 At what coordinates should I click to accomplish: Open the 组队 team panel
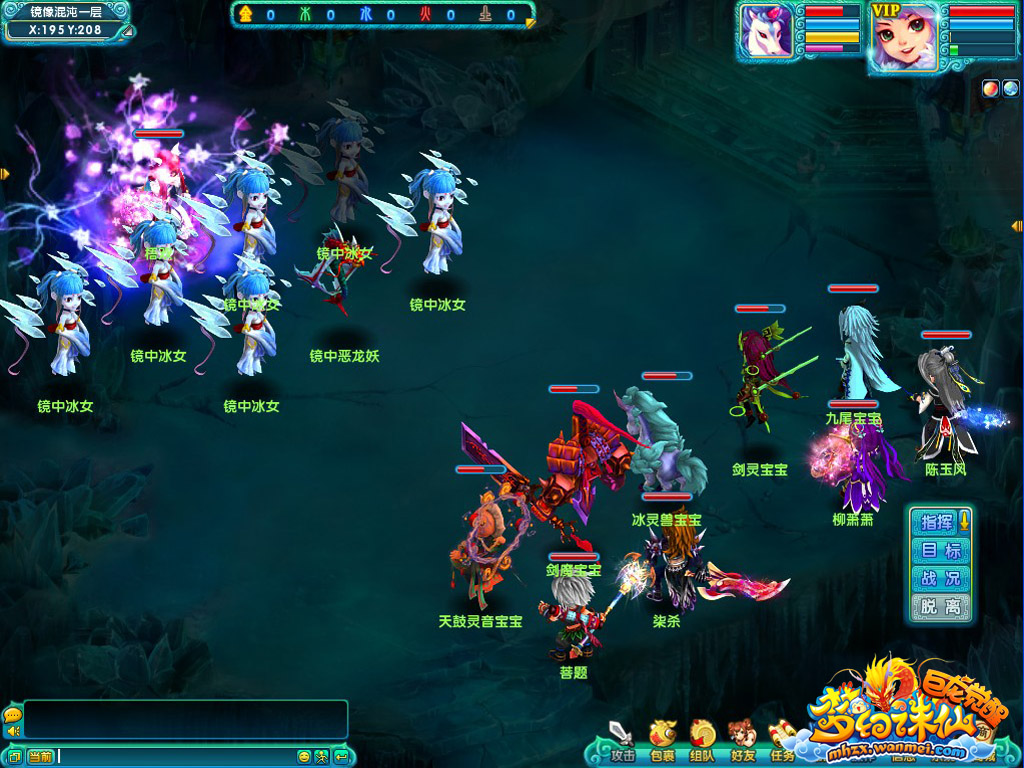tap(702, 737)
